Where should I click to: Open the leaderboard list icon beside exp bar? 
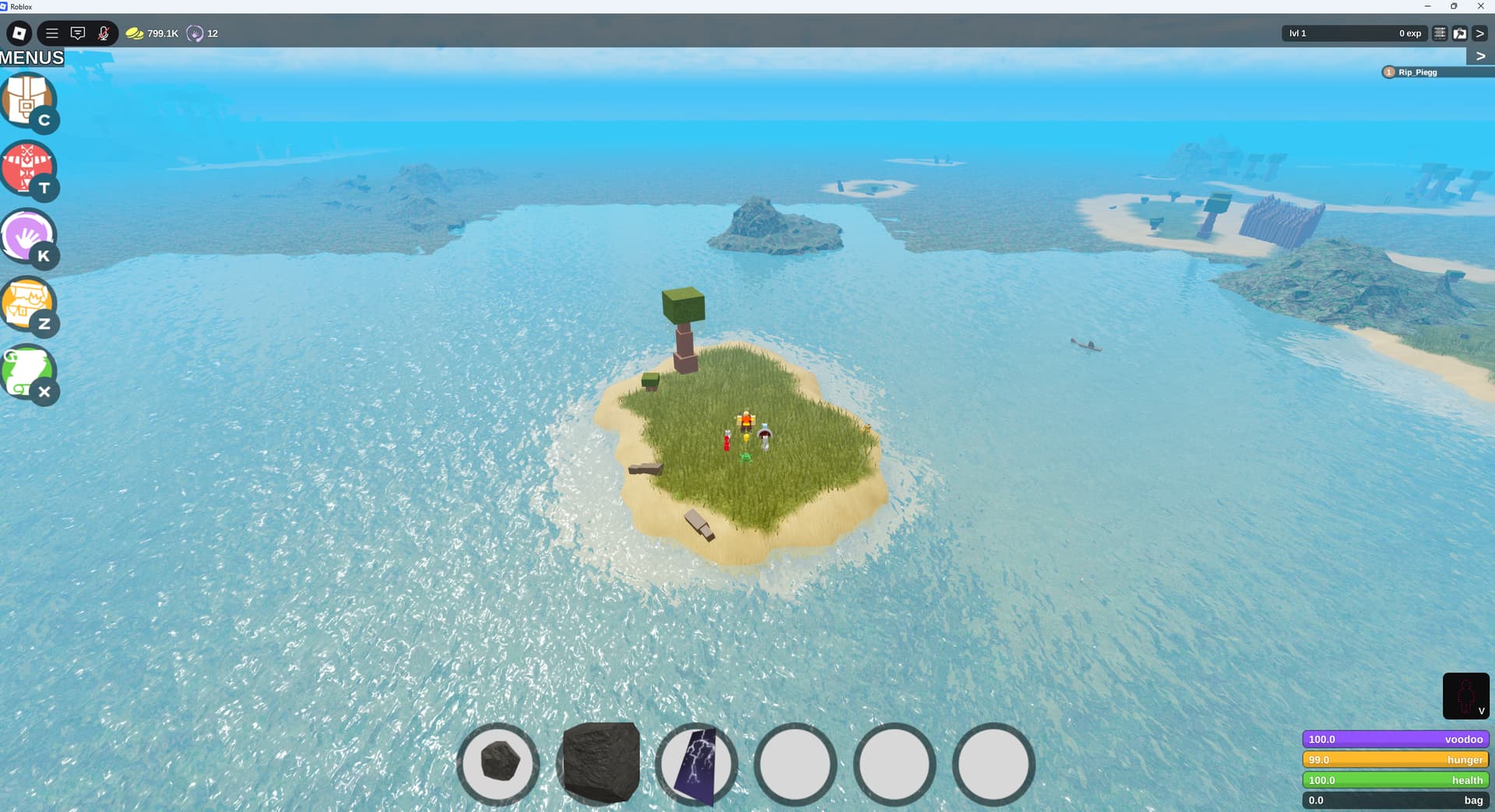click(1440, 33)
